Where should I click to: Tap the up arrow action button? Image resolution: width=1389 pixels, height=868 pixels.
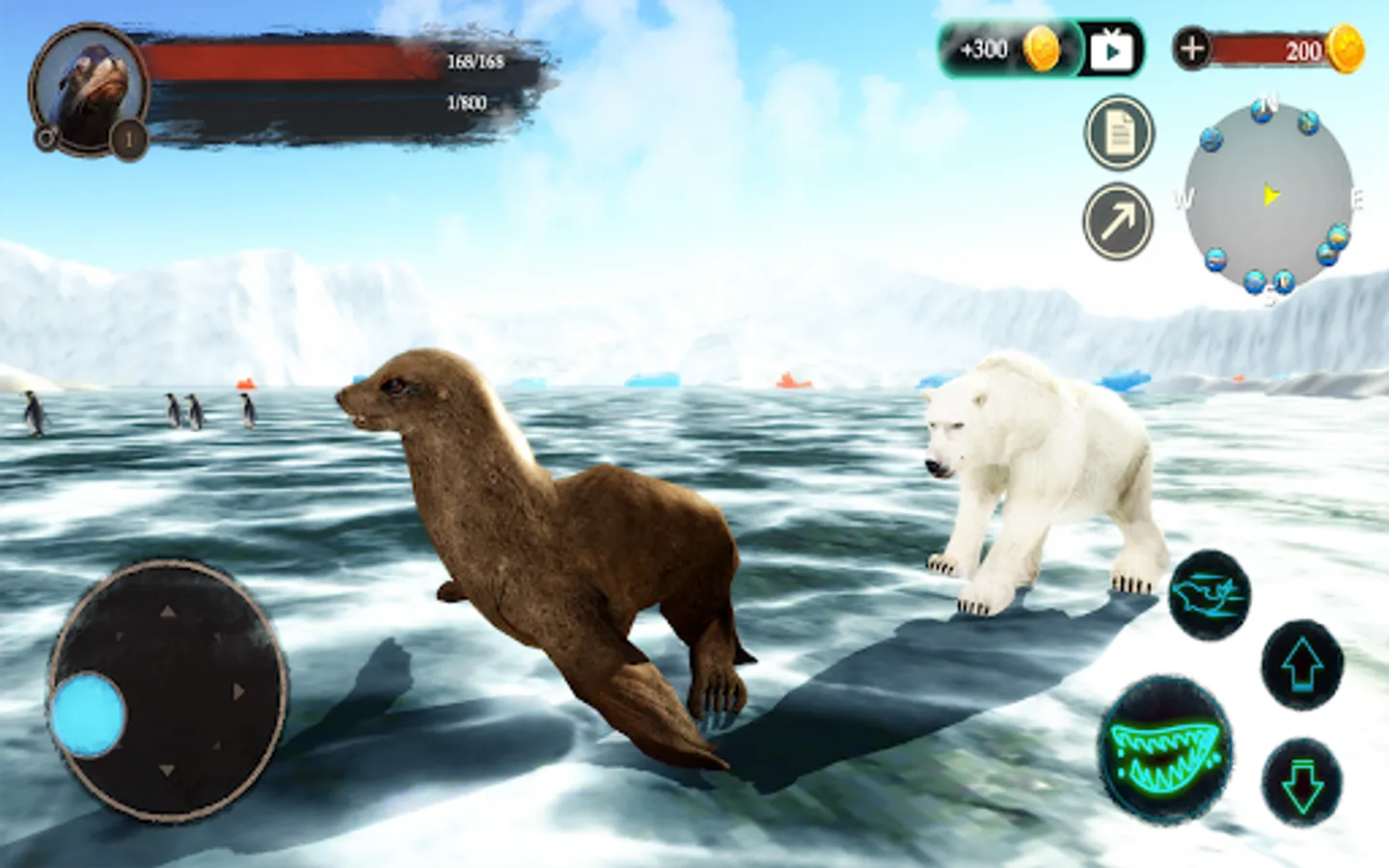tap(1302, 665)
